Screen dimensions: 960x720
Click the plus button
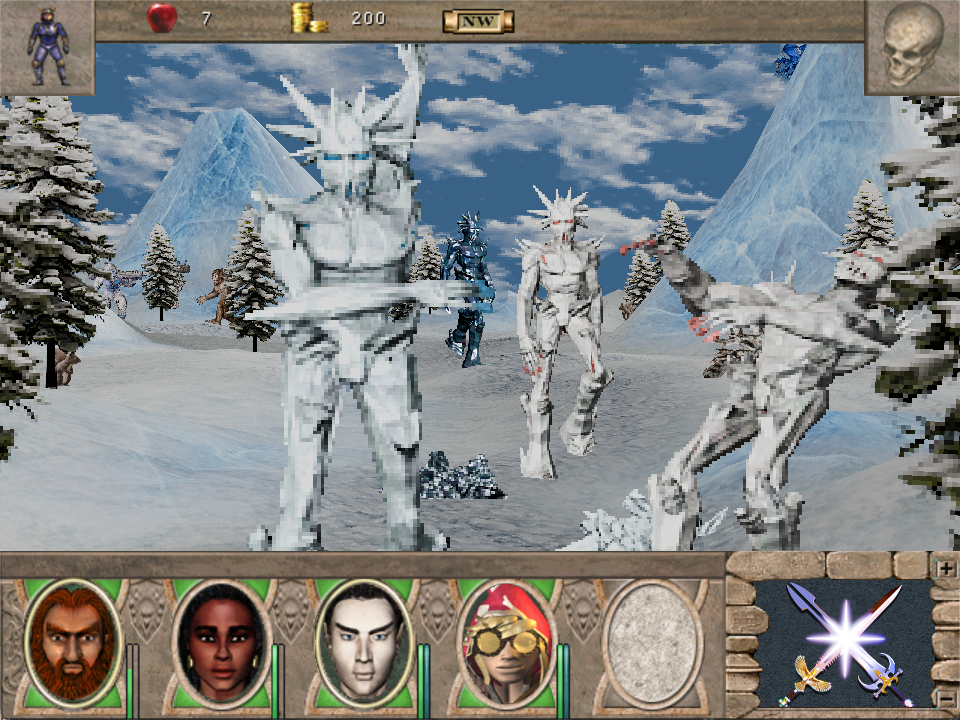coord(944,568)
